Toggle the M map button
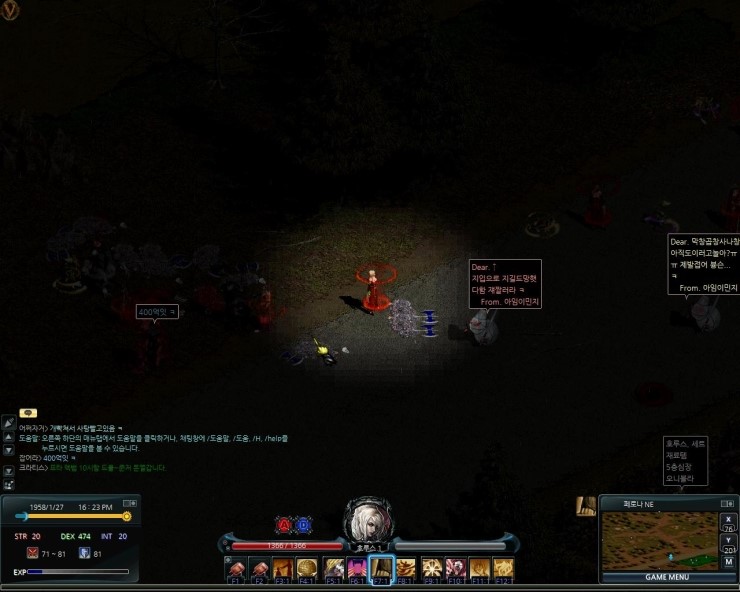This screenshot has height=592, width=740. (728, 562)
